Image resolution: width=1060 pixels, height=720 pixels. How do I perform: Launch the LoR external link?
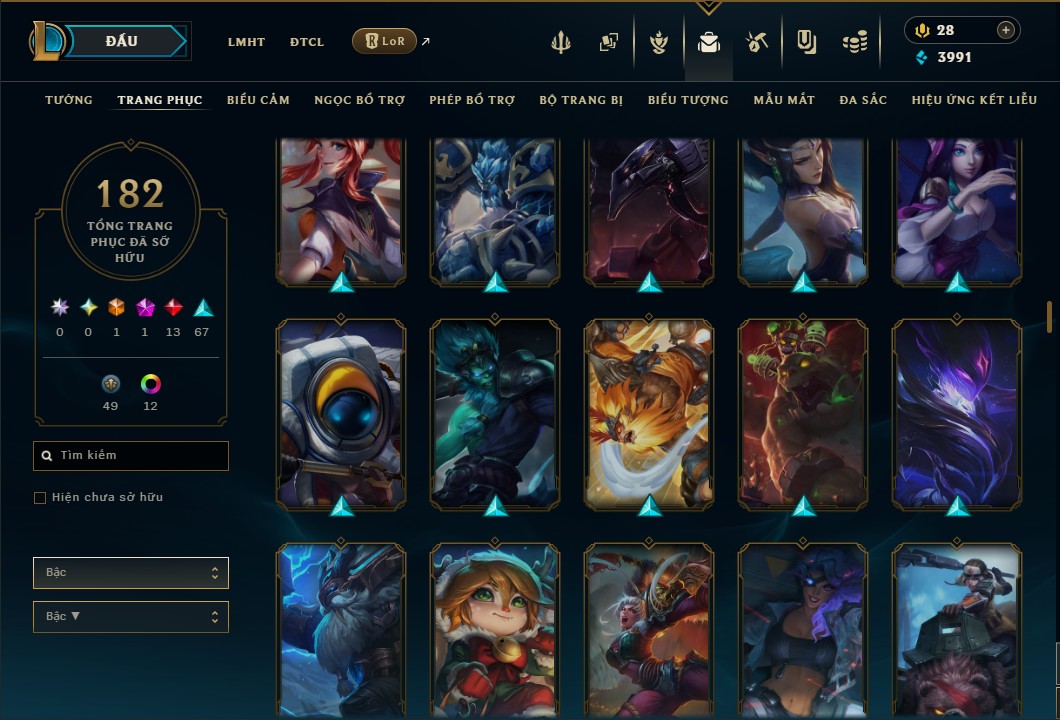385,42
